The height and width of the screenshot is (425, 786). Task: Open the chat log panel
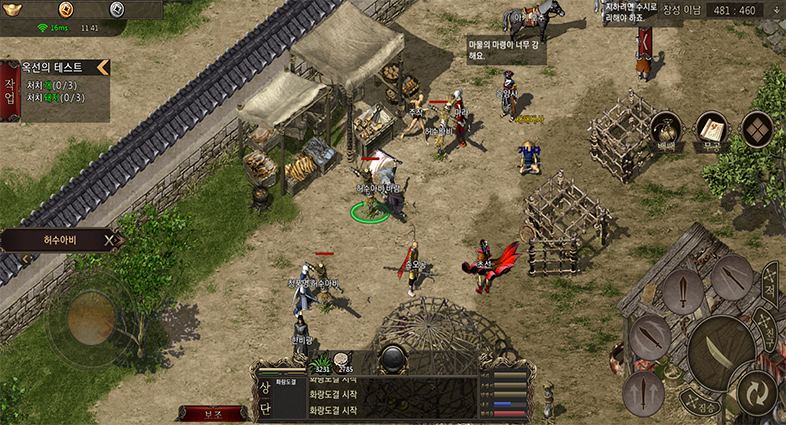[400, 397]
